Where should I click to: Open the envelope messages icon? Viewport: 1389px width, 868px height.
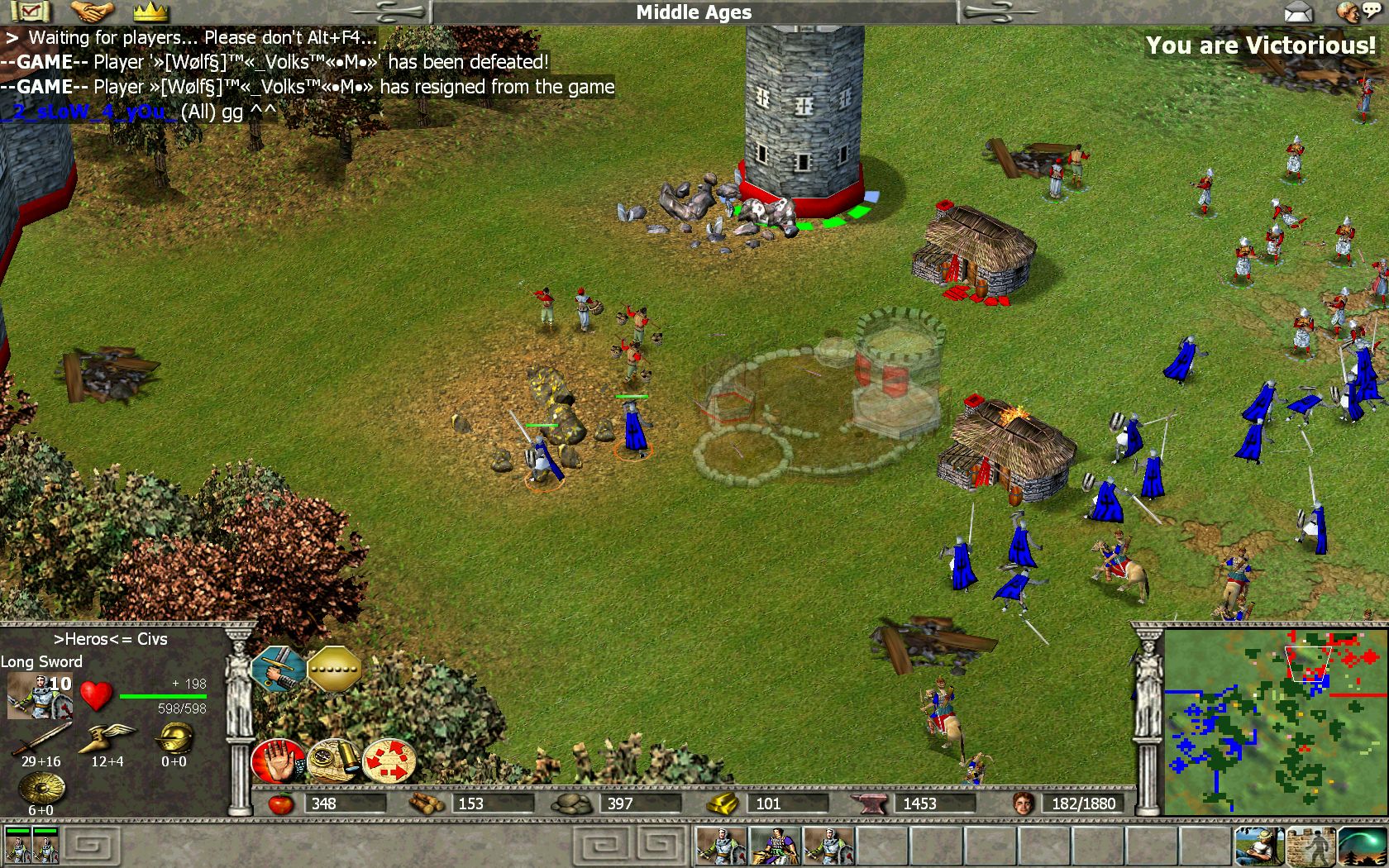[1299, 12]
